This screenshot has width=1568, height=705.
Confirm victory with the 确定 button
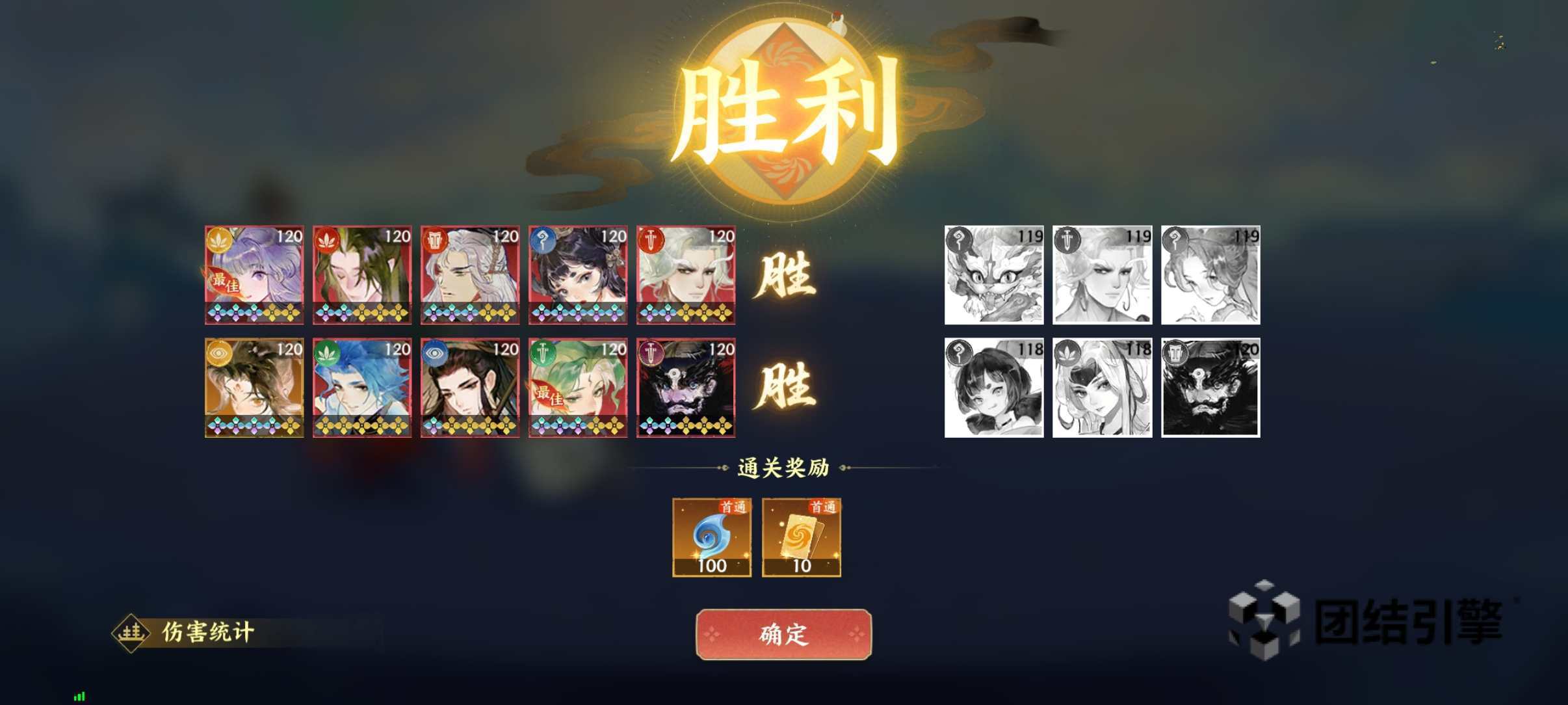783,633
